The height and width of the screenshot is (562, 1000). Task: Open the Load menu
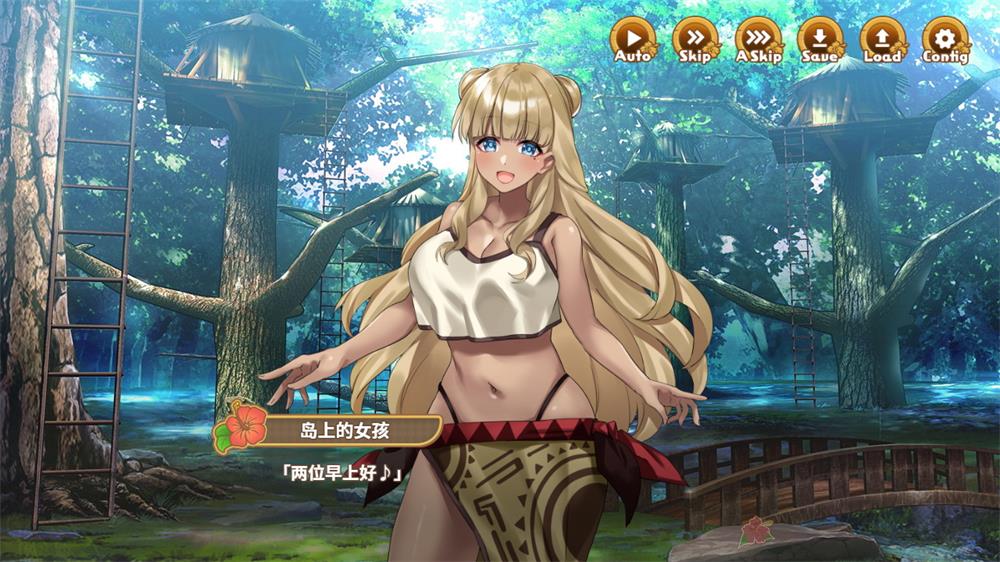click(x=882, y=38)
